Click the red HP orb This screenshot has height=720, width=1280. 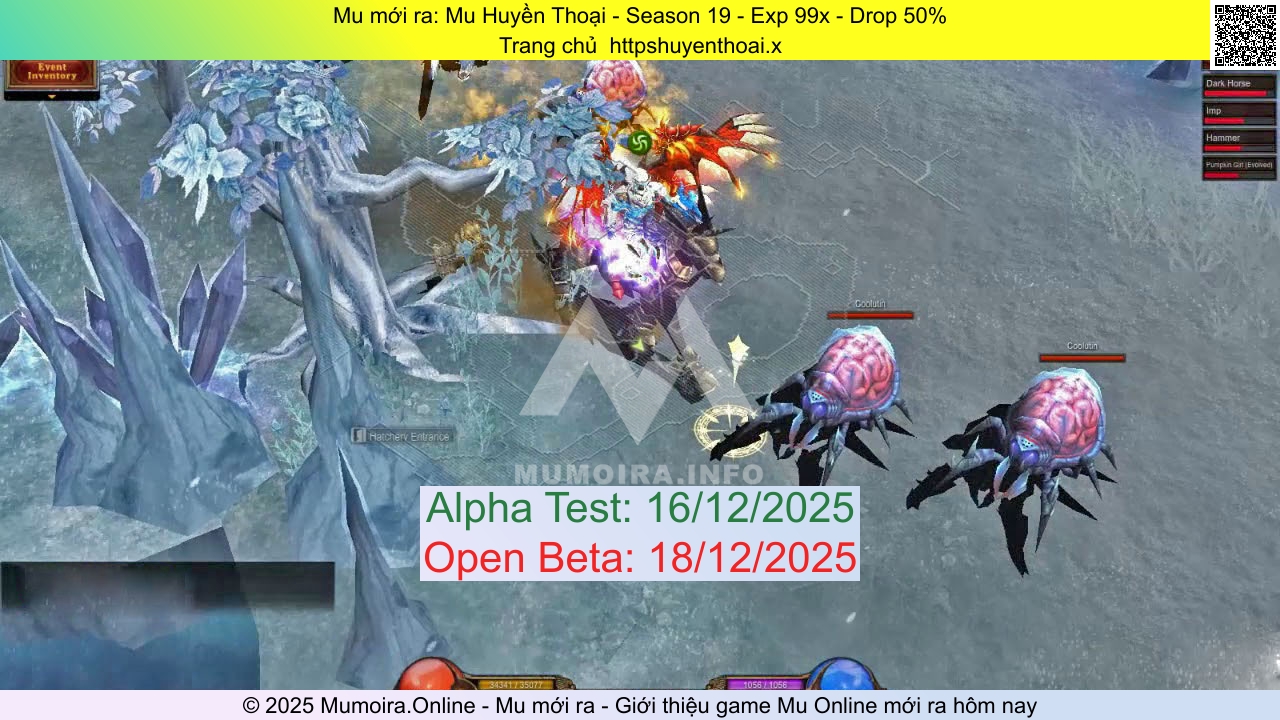coord(430,675)
